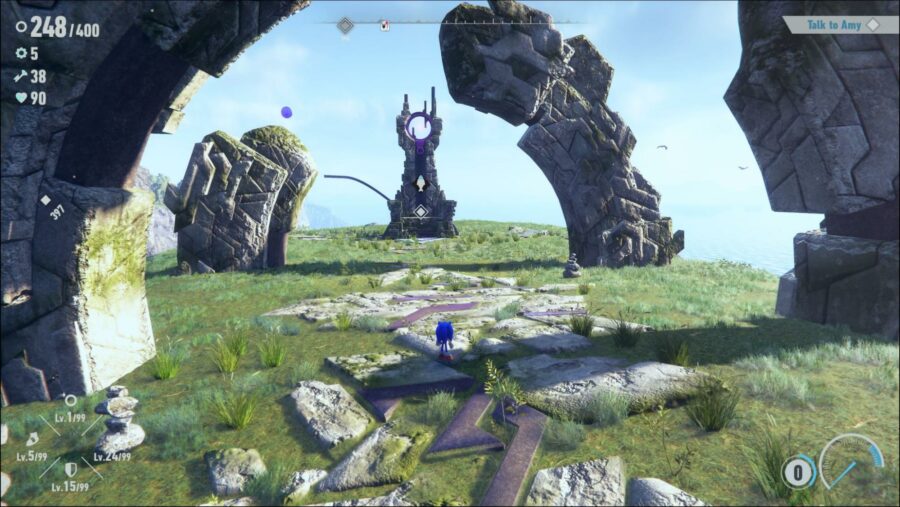Select the shield defense icon above Lv.15/99
Screen dimensions: 900x507
click(x=70, y=469)
